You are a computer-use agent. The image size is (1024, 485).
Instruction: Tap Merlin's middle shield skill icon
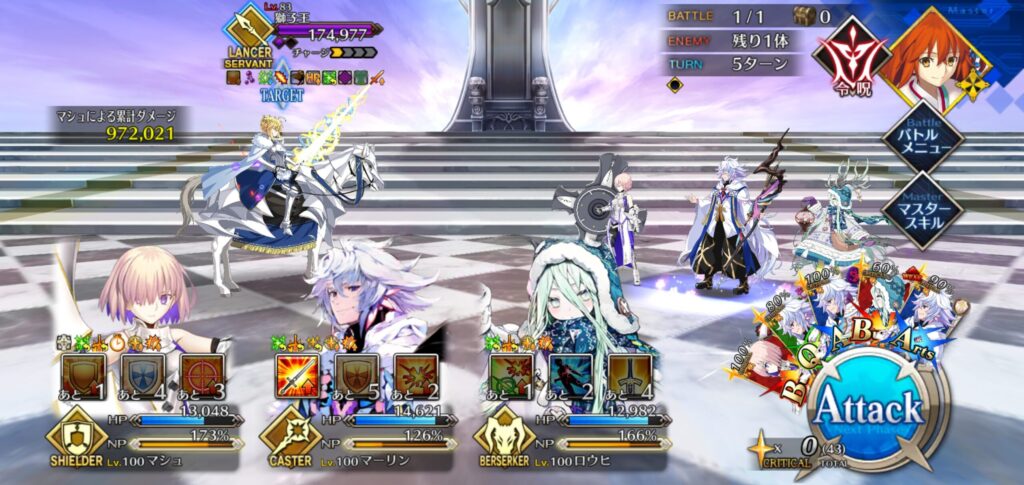357,376
